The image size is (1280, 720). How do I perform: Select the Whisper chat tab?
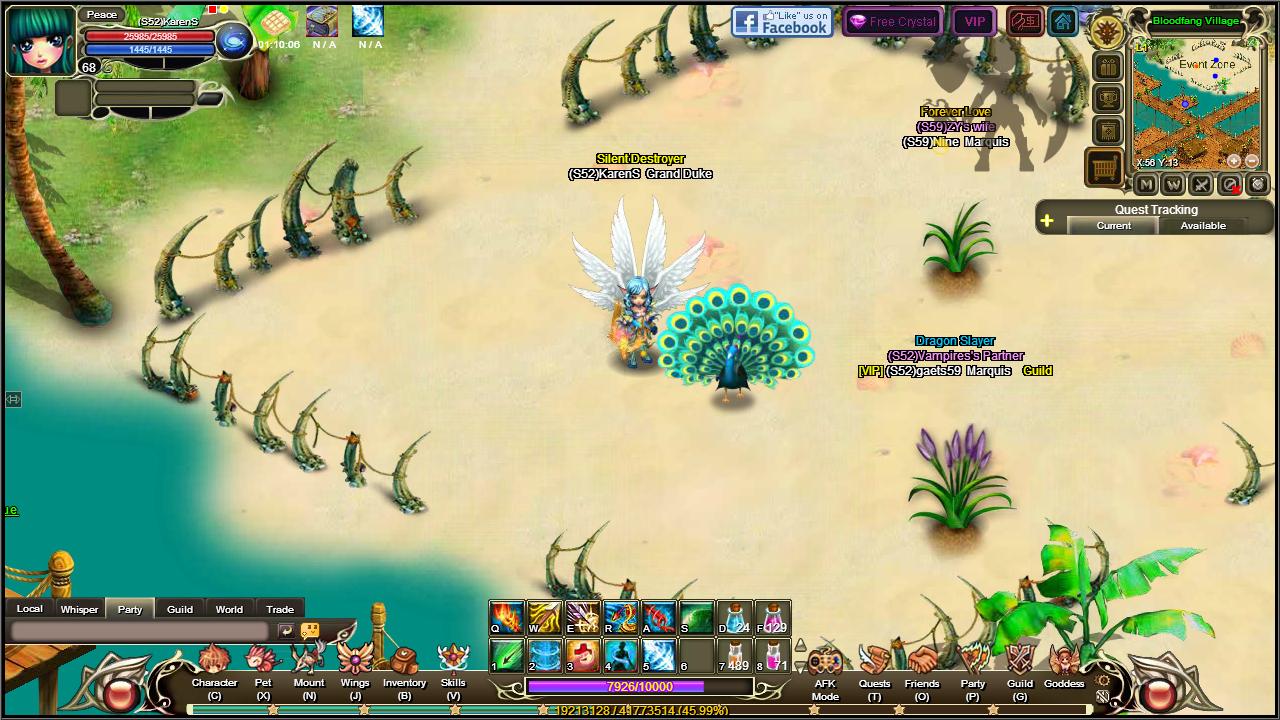pyautogui.click(x=79, y=609)
